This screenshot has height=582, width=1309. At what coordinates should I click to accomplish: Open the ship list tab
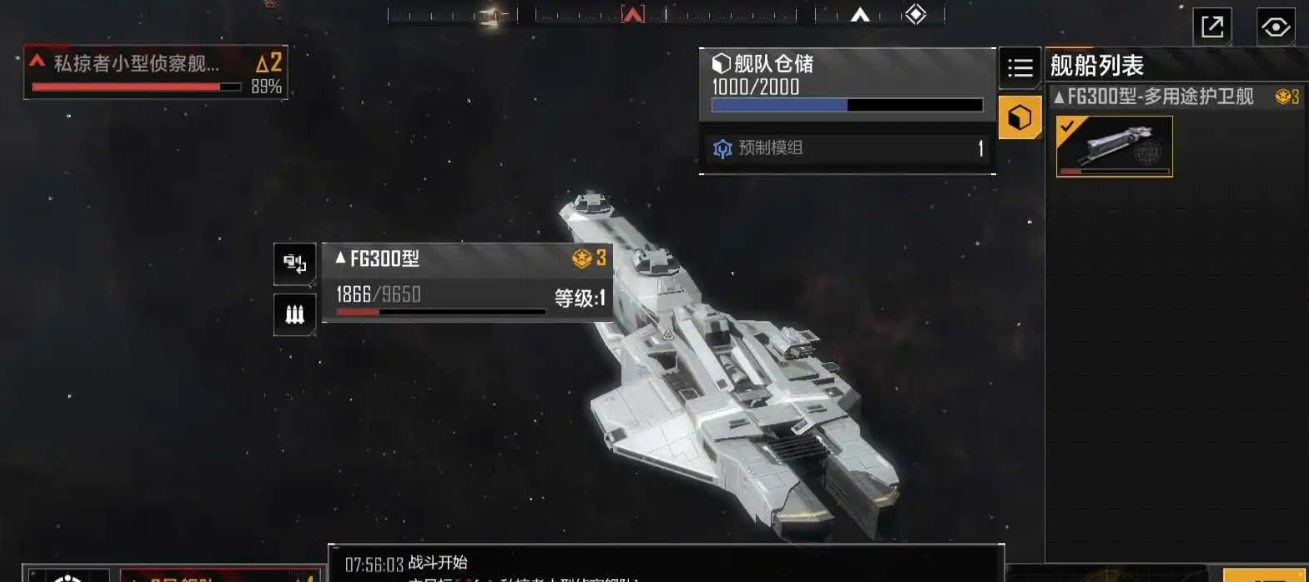[x=1020, y=68]
